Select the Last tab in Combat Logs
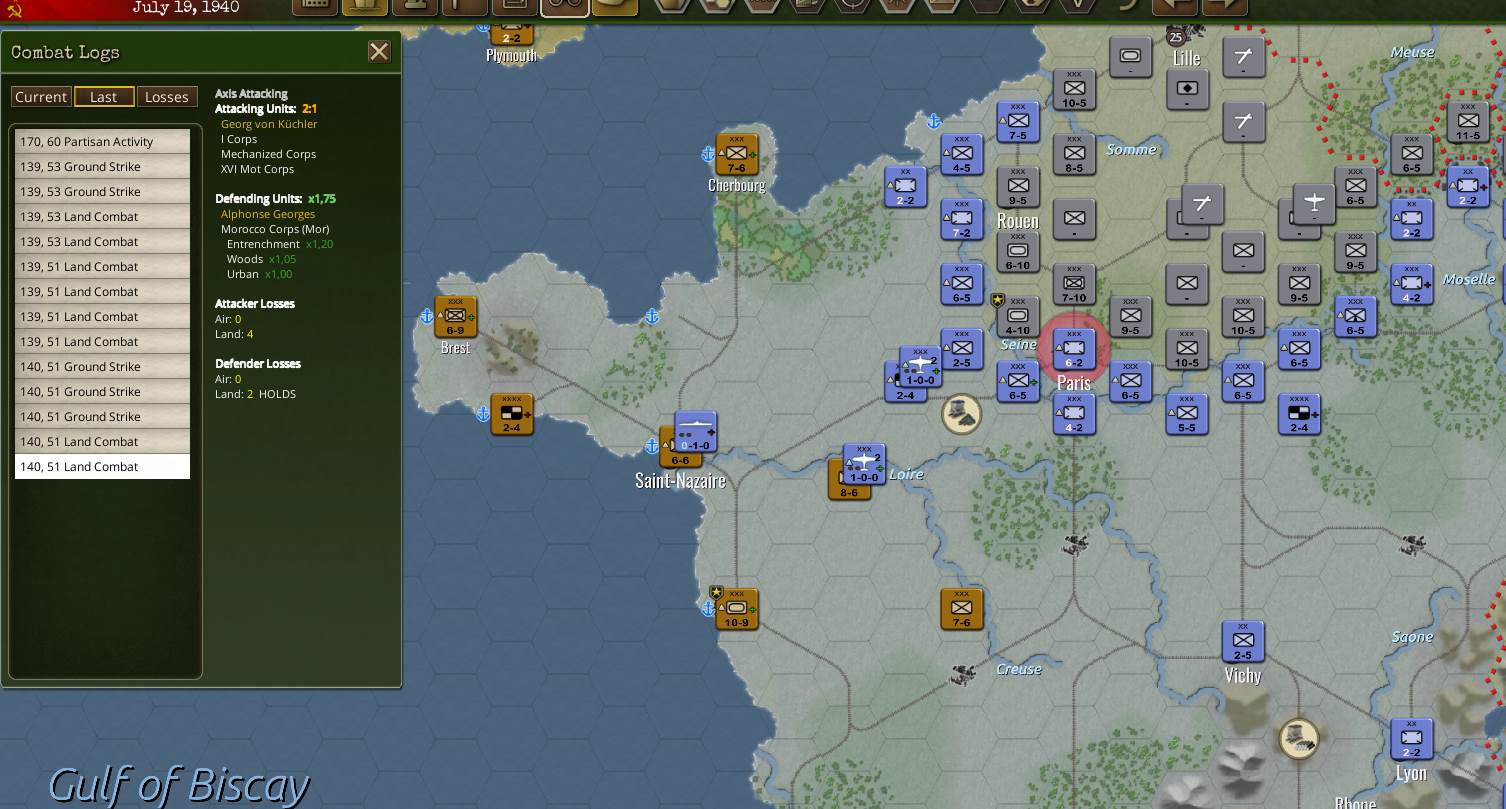 click(x=104, y=96)
